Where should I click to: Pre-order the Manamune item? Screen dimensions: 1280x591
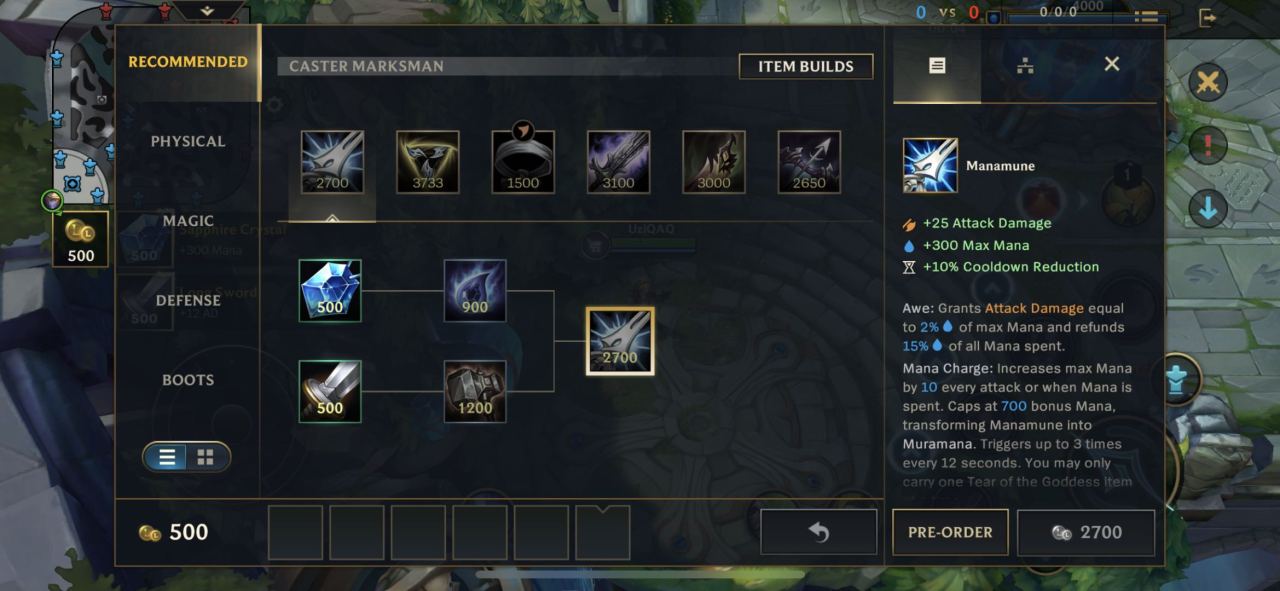click(x=949, y=532)
